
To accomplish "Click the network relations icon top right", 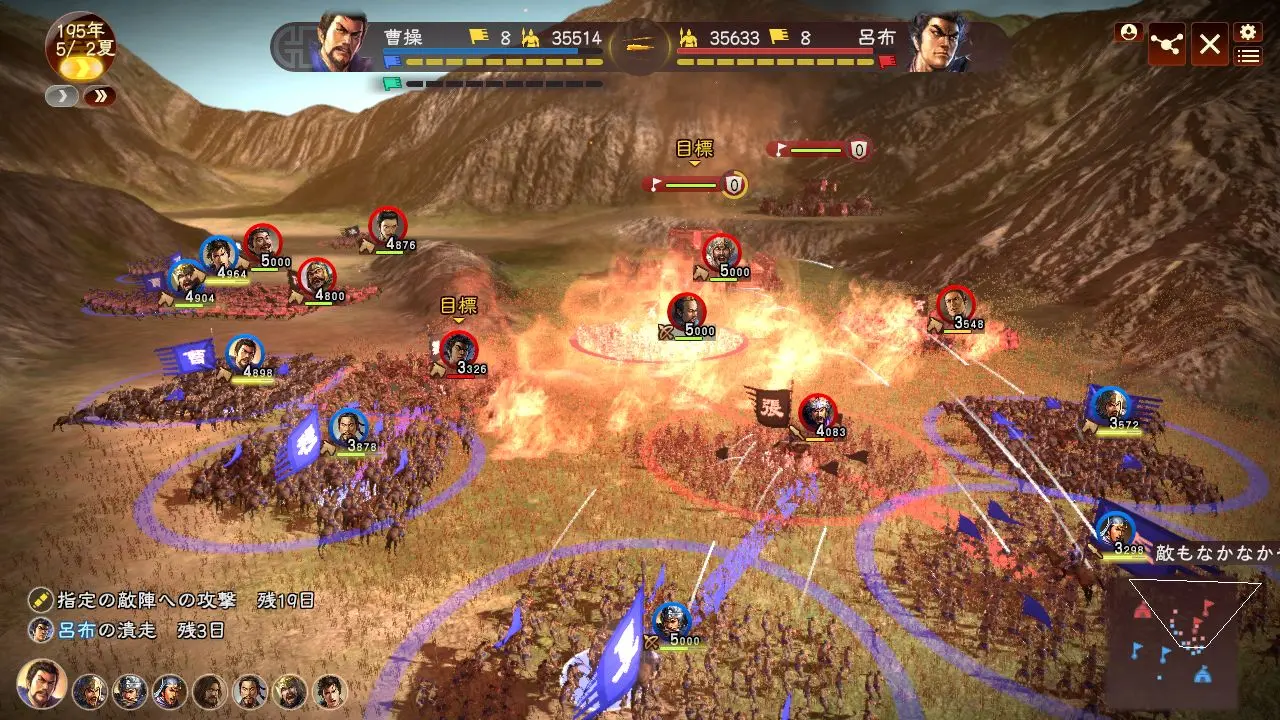I will tap(1169, 44).
